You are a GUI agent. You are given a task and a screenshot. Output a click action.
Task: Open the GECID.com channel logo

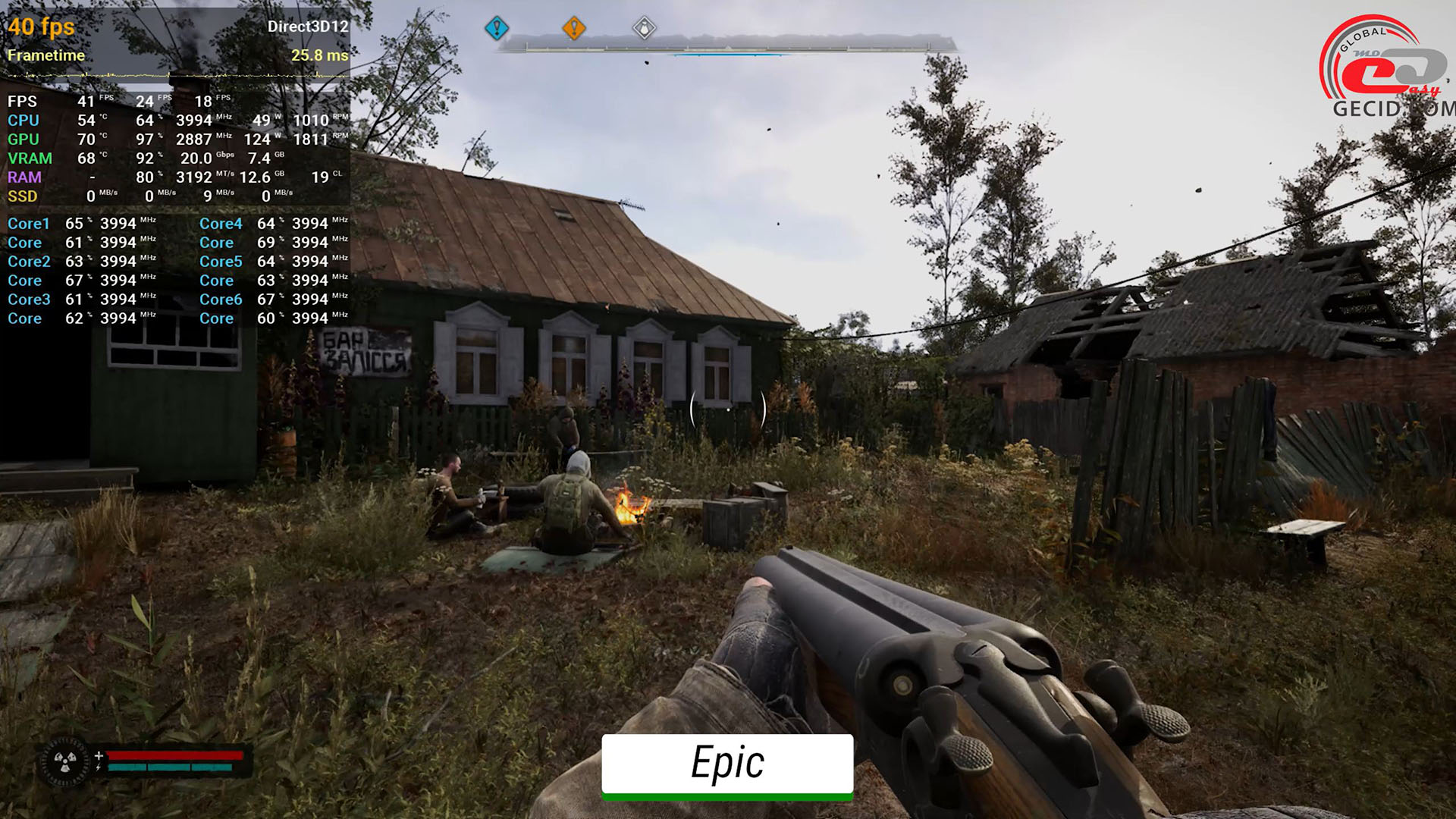1386,70
